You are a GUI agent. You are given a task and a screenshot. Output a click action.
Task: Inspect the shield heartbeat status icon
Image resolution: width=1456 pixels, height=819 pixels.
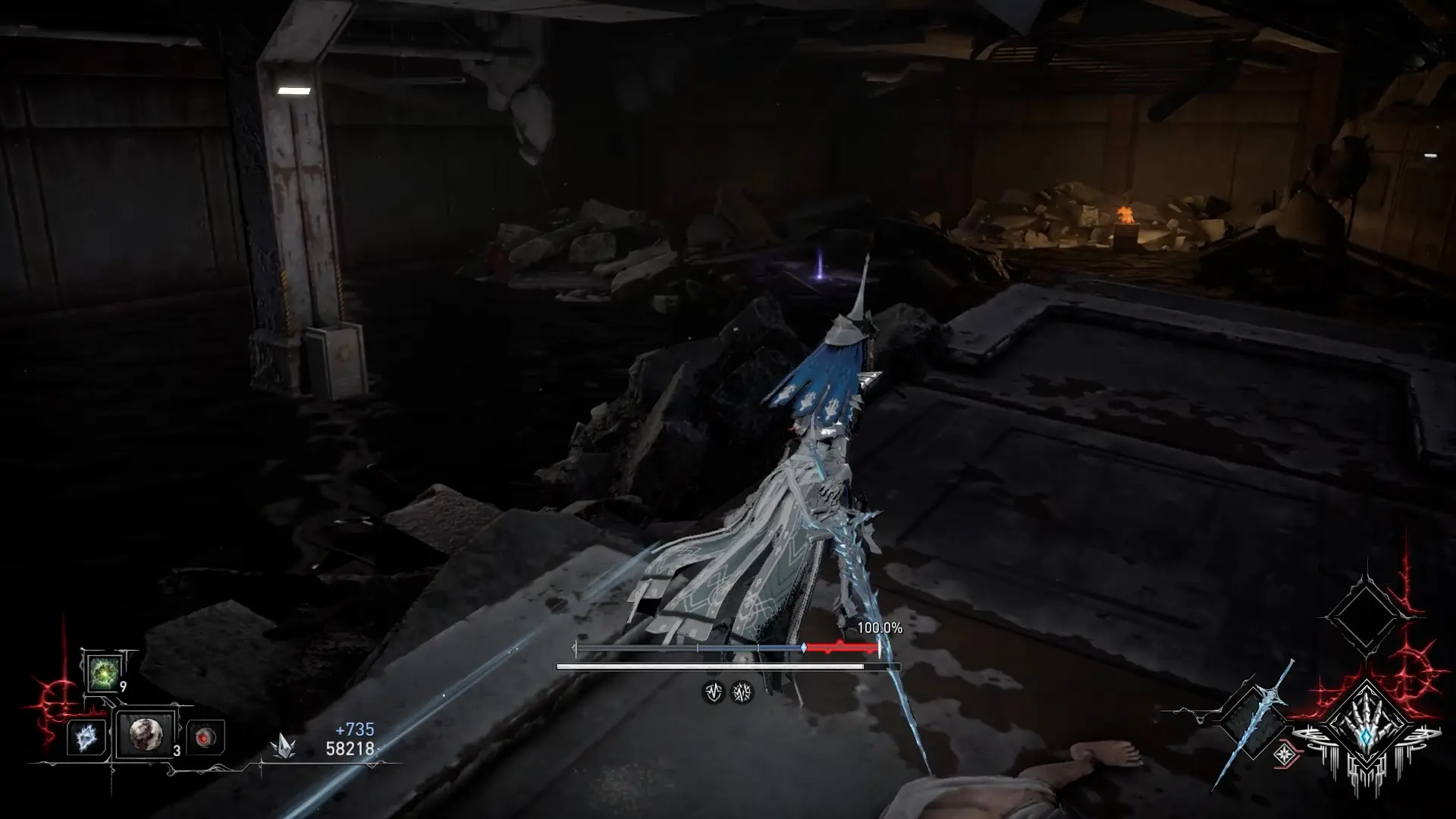click(713, 692)
